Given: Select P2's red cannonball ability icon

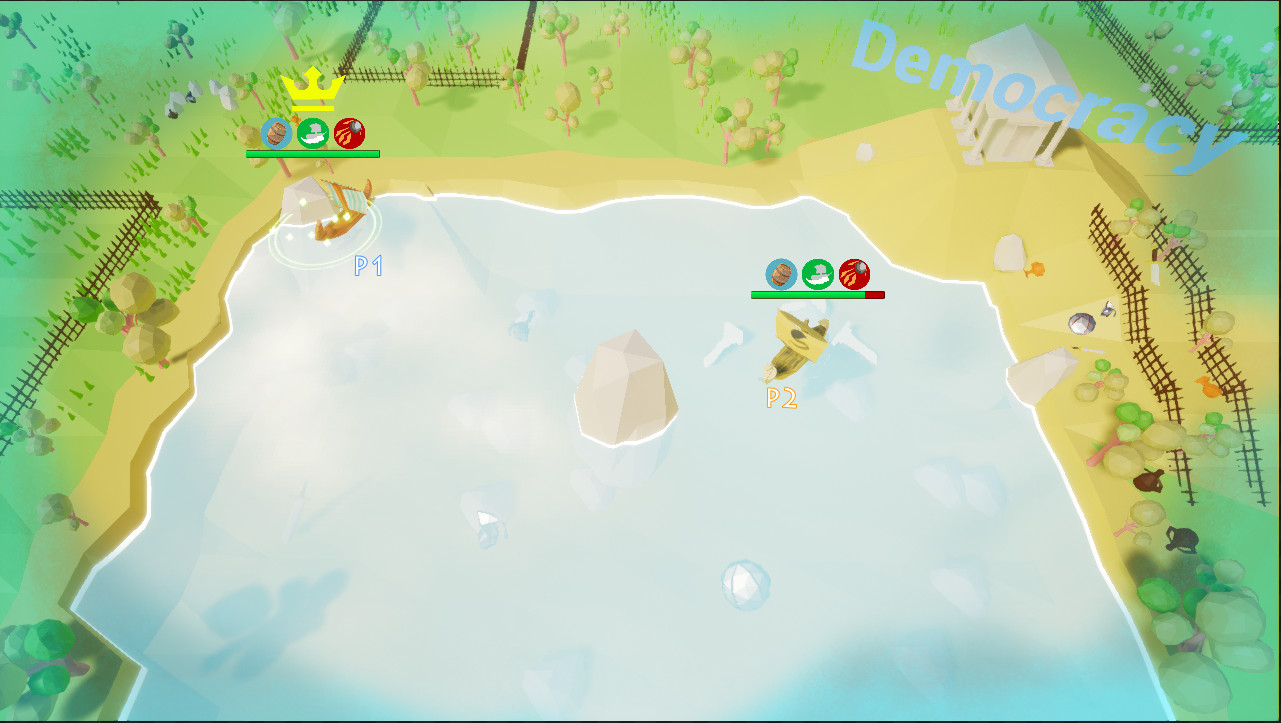Looking at the screenshot, I should 854,274.
